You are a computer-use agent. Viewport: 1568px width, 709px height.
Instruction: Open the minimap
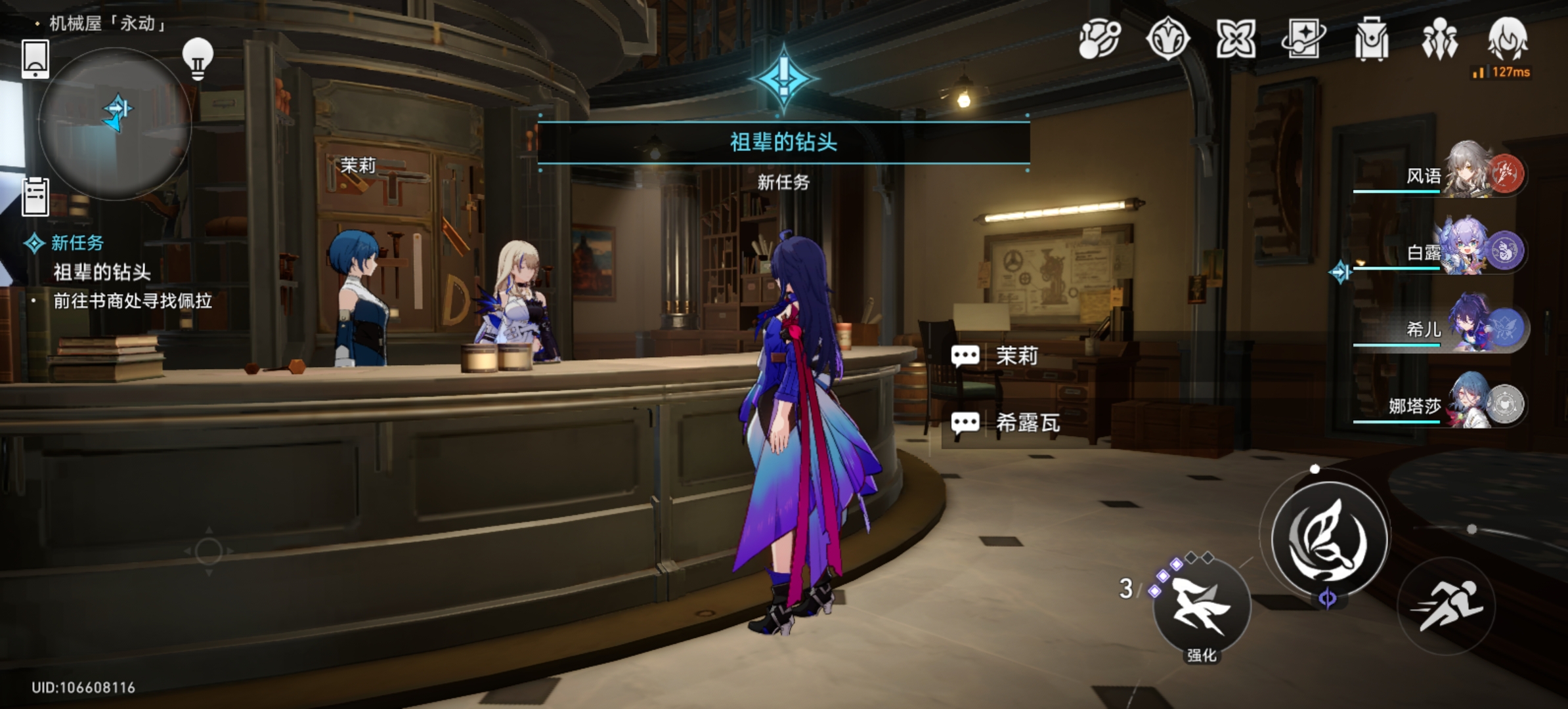click(116, 123)
